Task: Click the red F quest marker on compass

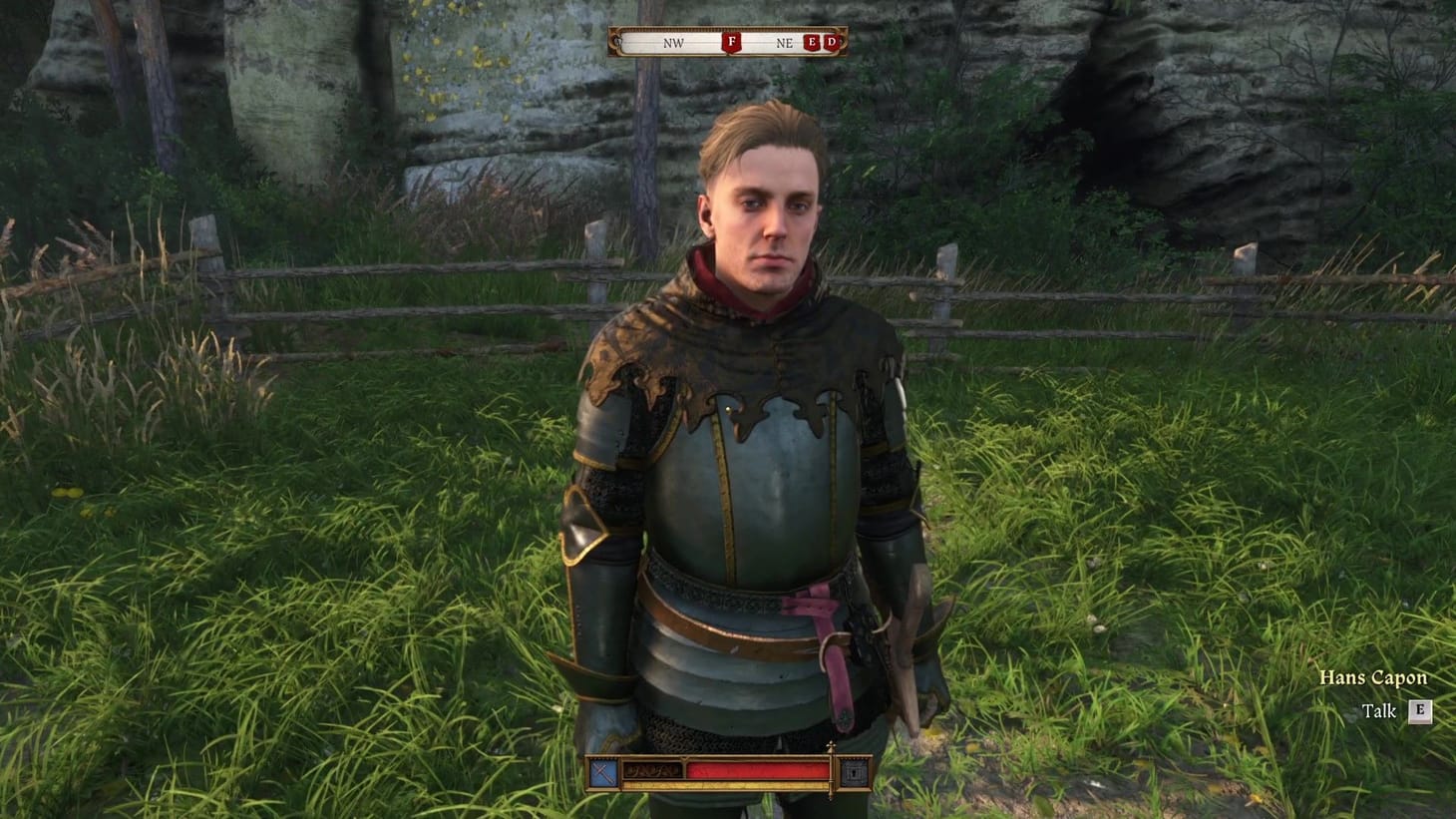Action: tap(731, 43)
